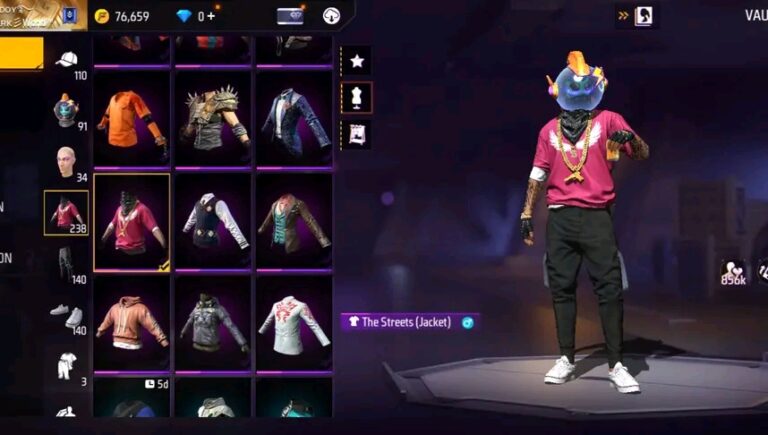Pick the orange hoodie
Screen dimensions: 768x435
point(132,322)
